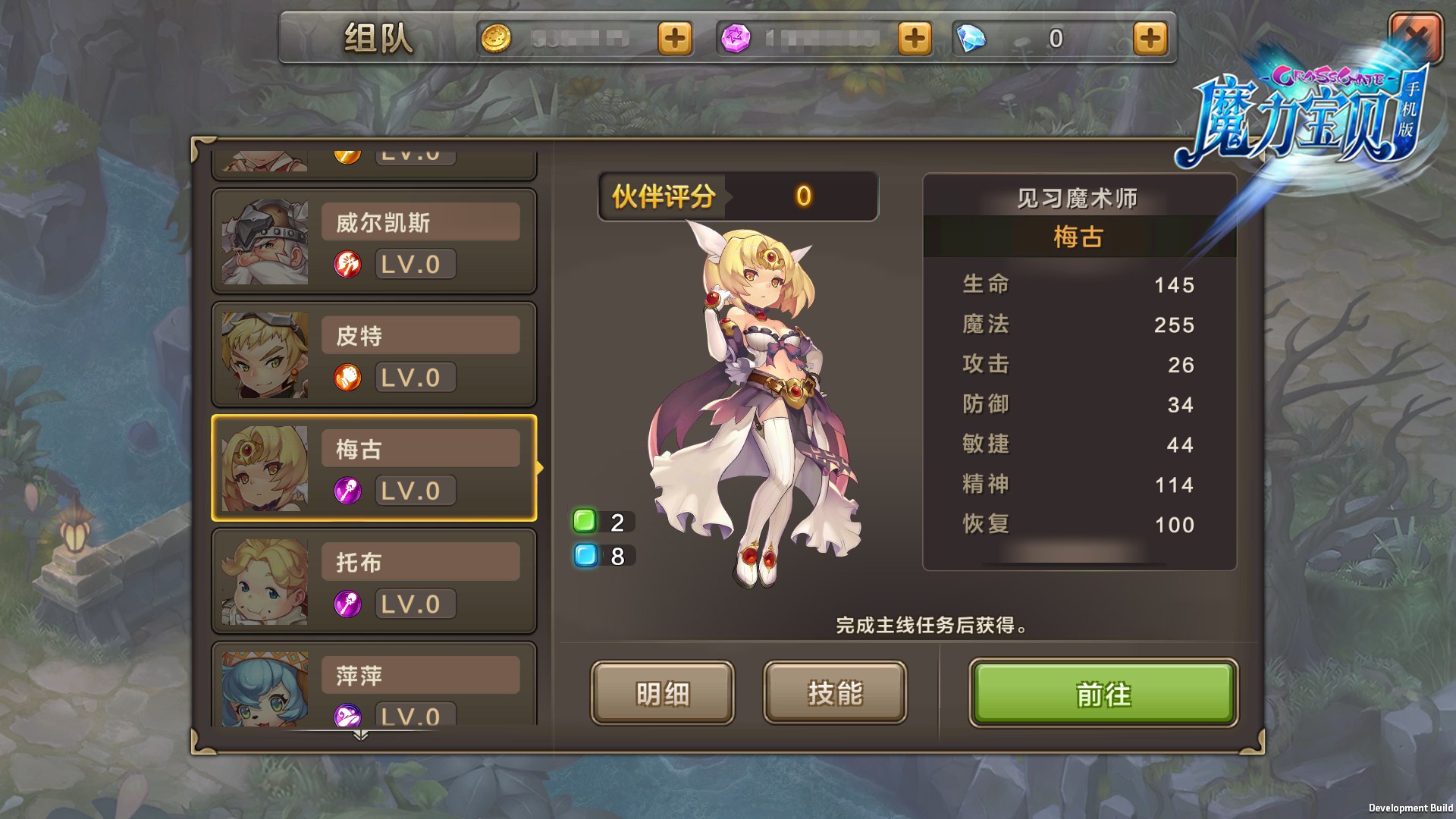1456x819 pixels.
Task: Select partner 萍萍 from the list
Action: (x=374, y=686)
